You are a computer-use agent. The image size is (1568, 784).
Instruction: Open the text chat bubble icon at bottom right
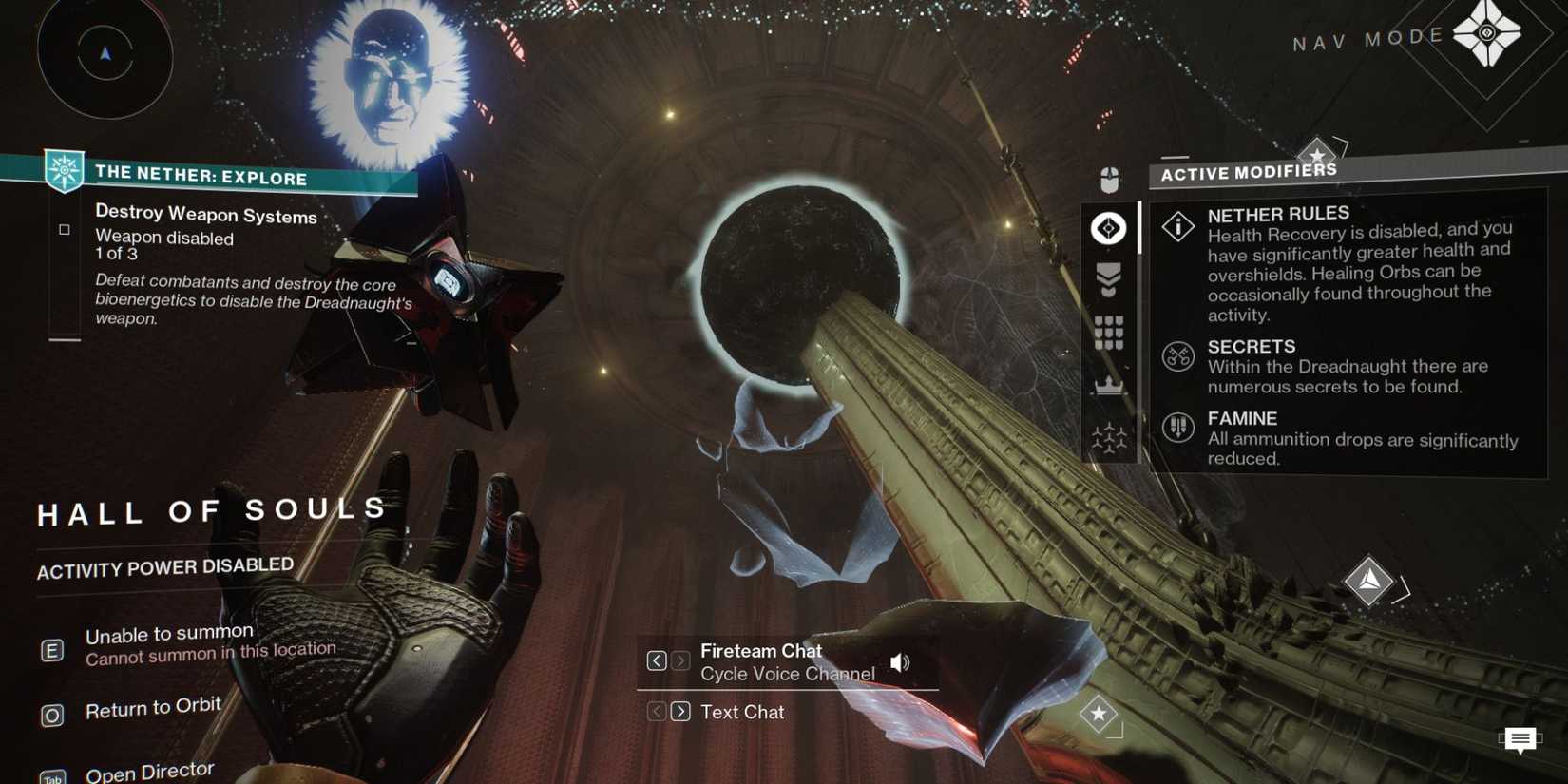(1520, 739)
